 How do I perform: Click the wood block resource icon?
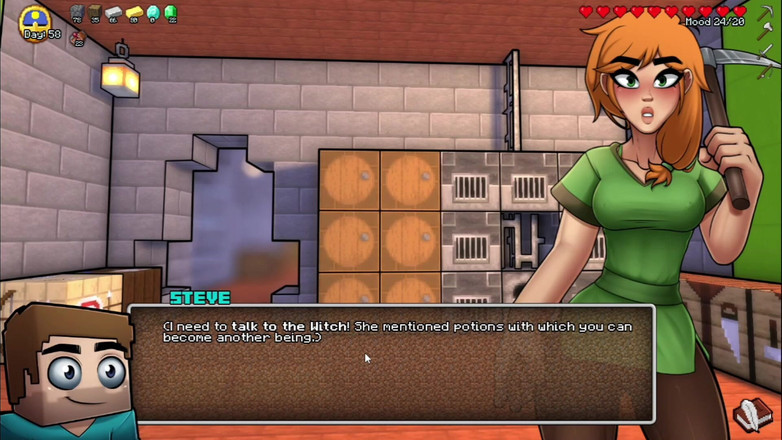(95, 13)
